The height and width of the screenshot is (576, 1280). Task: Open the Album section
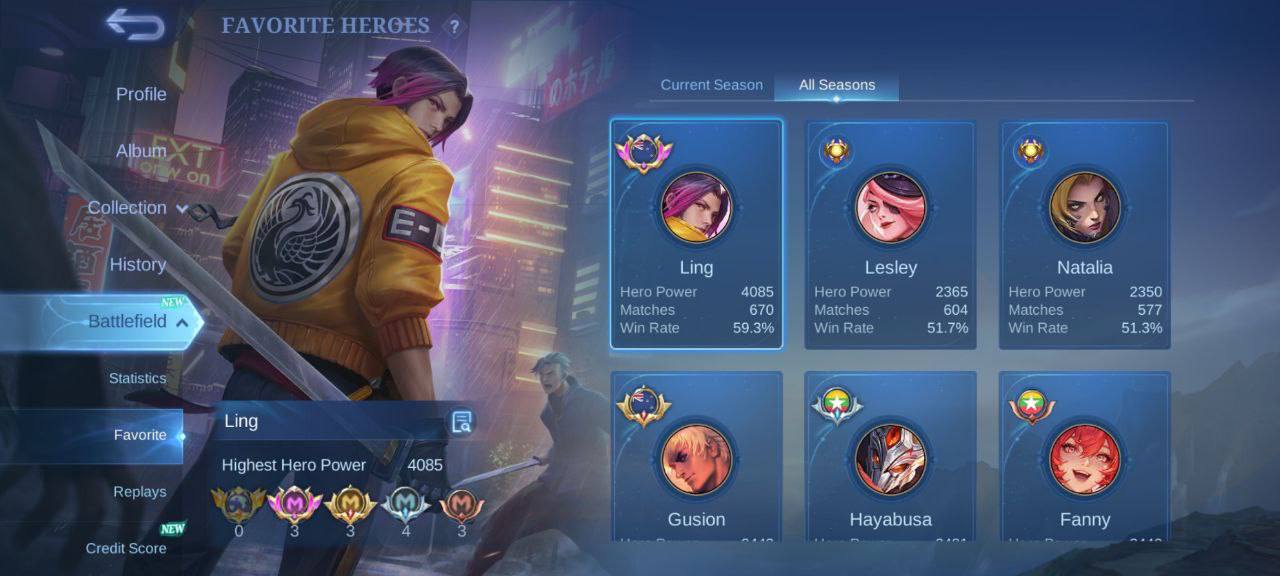(141, 151)
